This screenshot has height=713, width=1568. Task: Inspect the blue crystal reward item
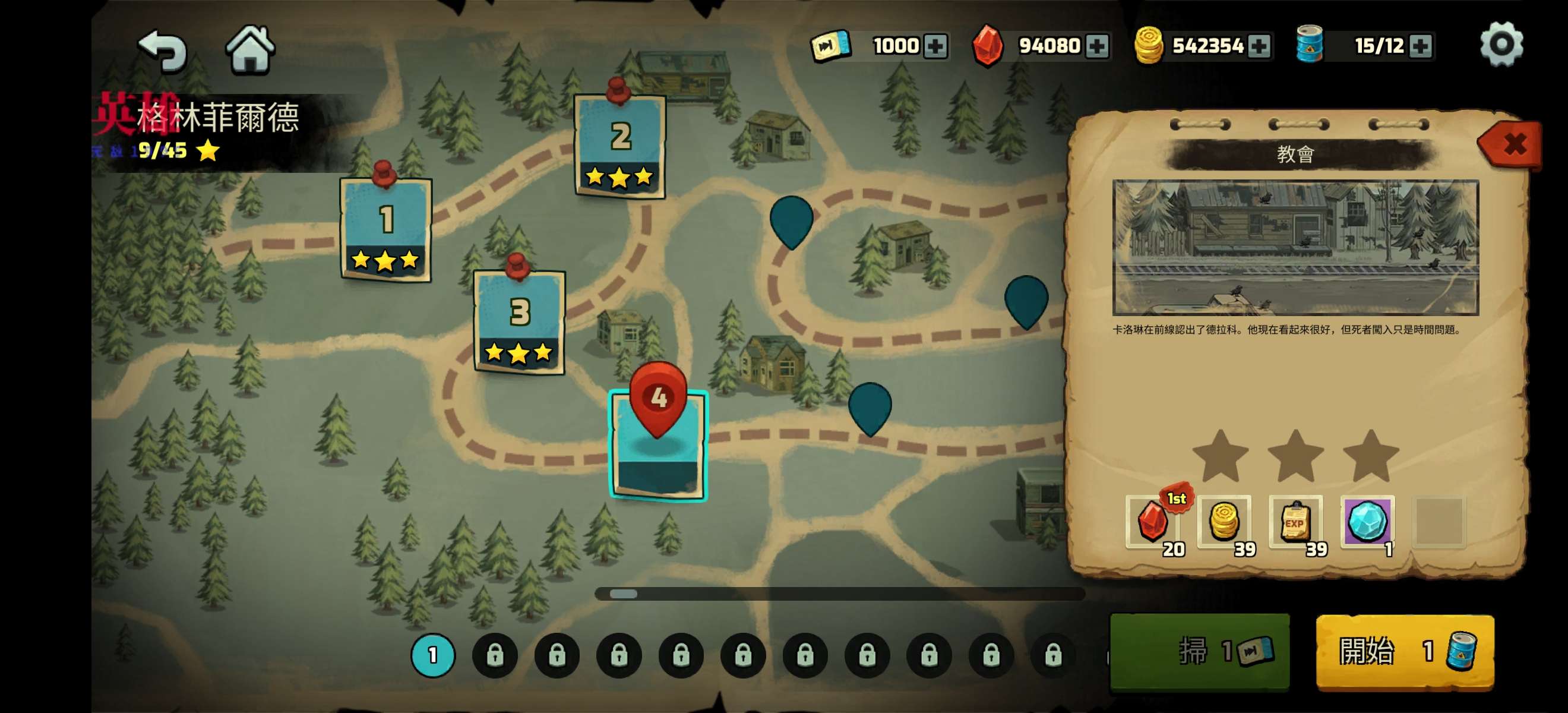point(1367,522)
